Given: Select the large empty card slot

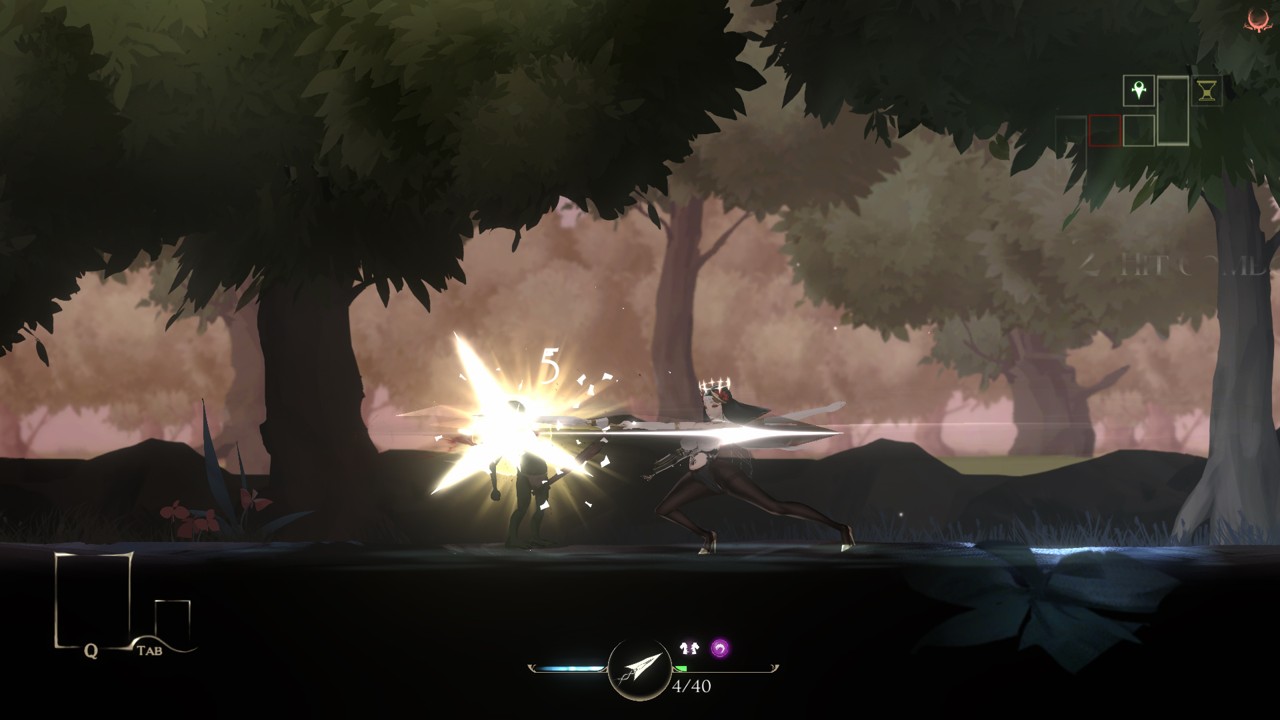Looking at the screenshot, I should click(x=93, y=597).
